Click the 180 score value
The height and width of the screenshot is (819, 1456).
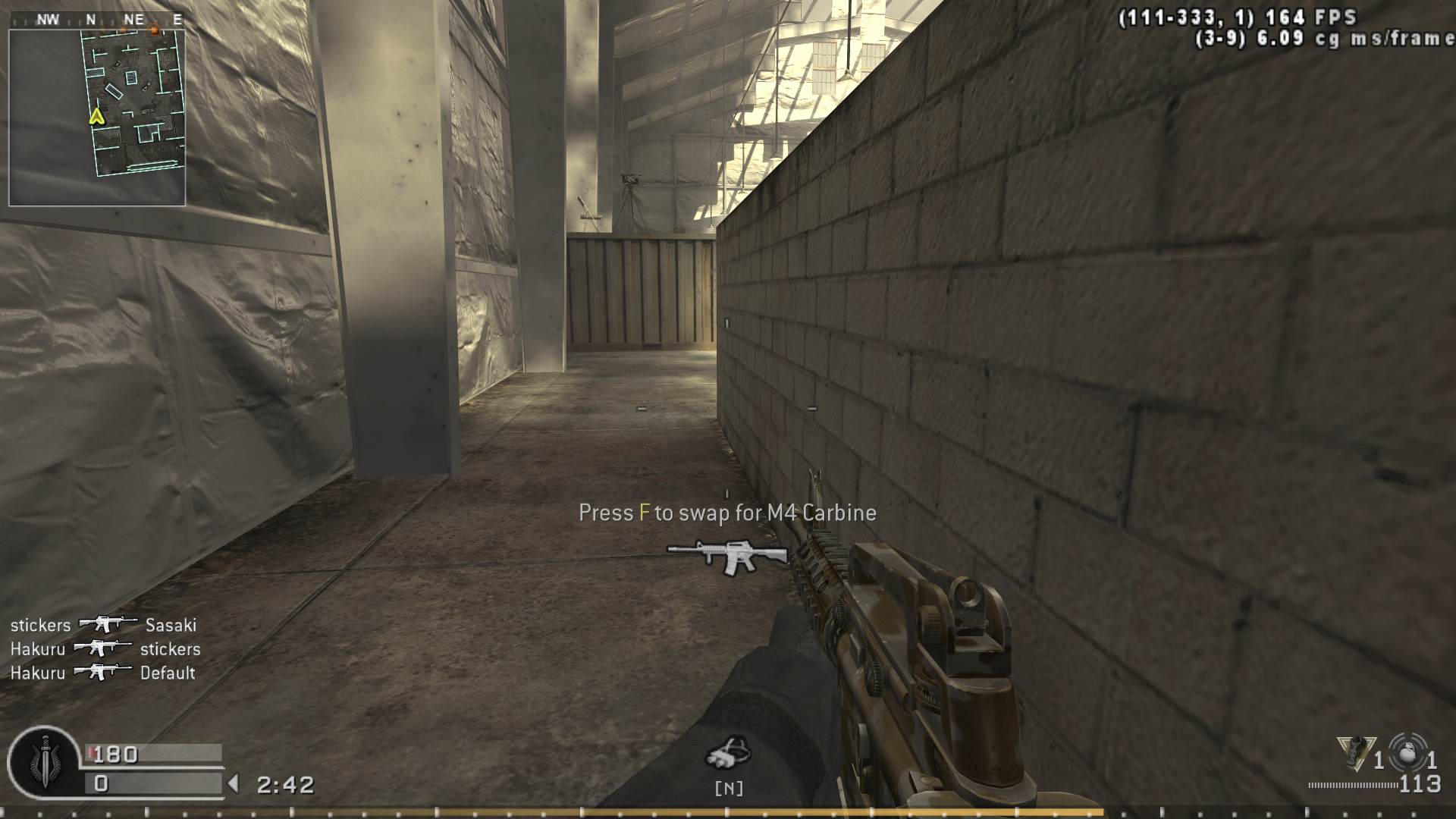click(x=112, y=754)
